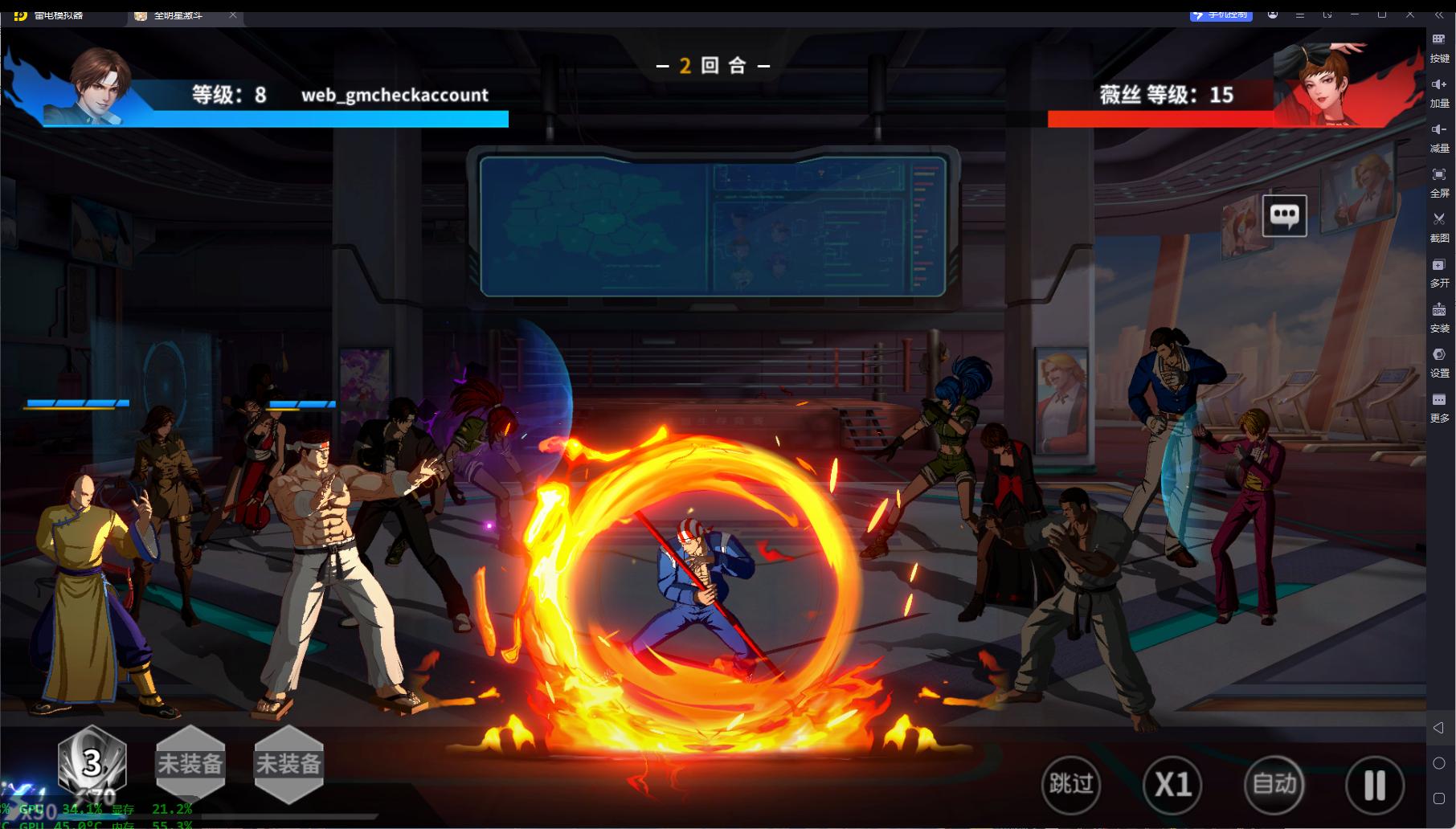Lower volume with 减量 button
Viewport: 1456px width, 829px height.
click(x=1439, y=136)
